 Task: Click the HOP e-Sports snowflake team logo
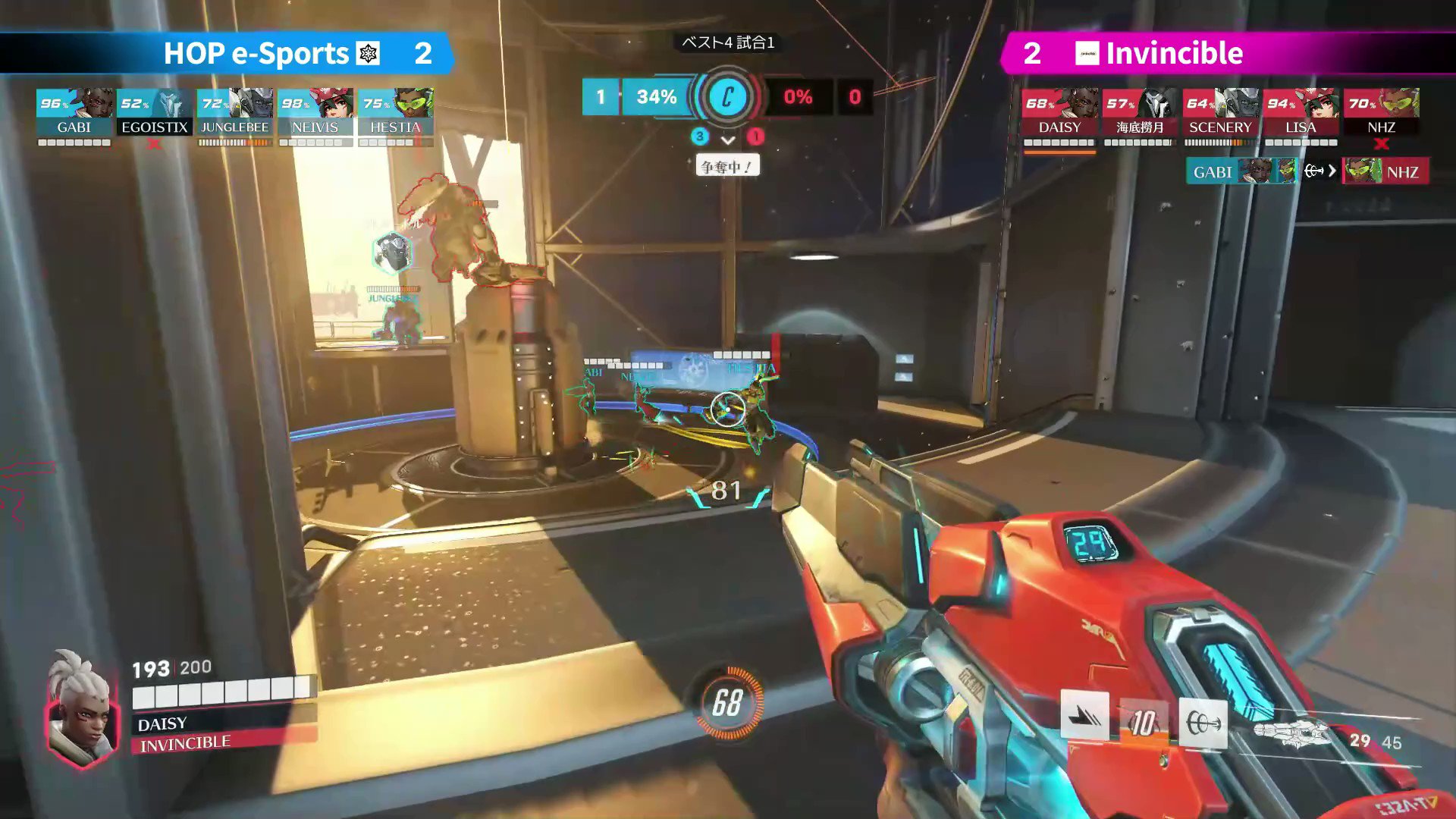(367, 54)
